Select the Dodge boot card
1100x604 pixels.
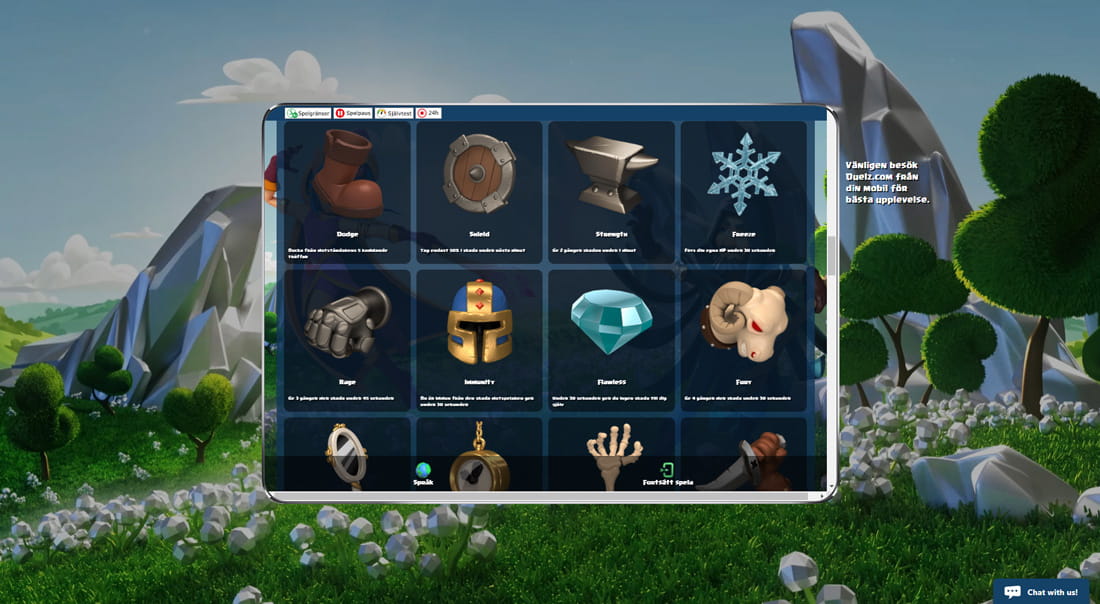click(x=347, y=192)
